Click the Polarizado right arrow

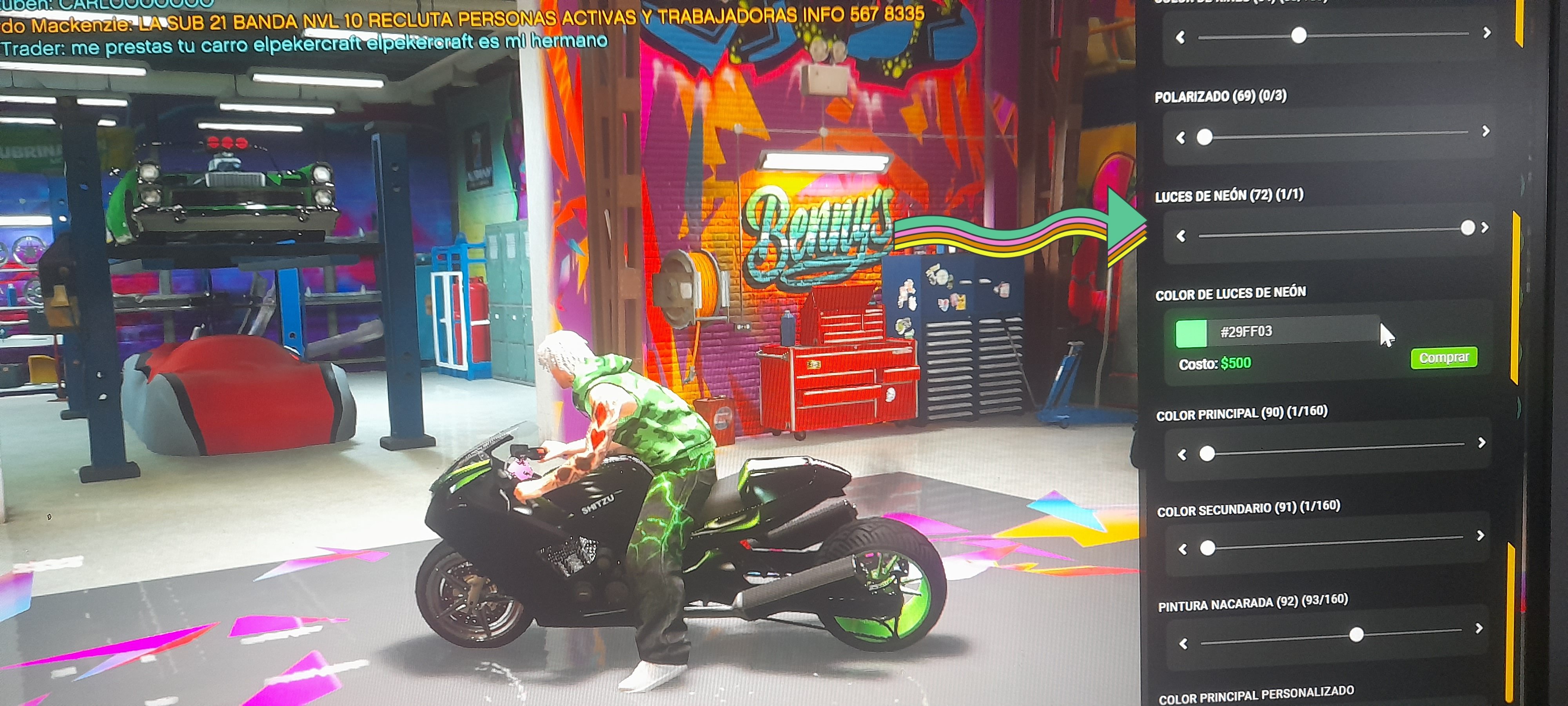tap(1486, 131)
